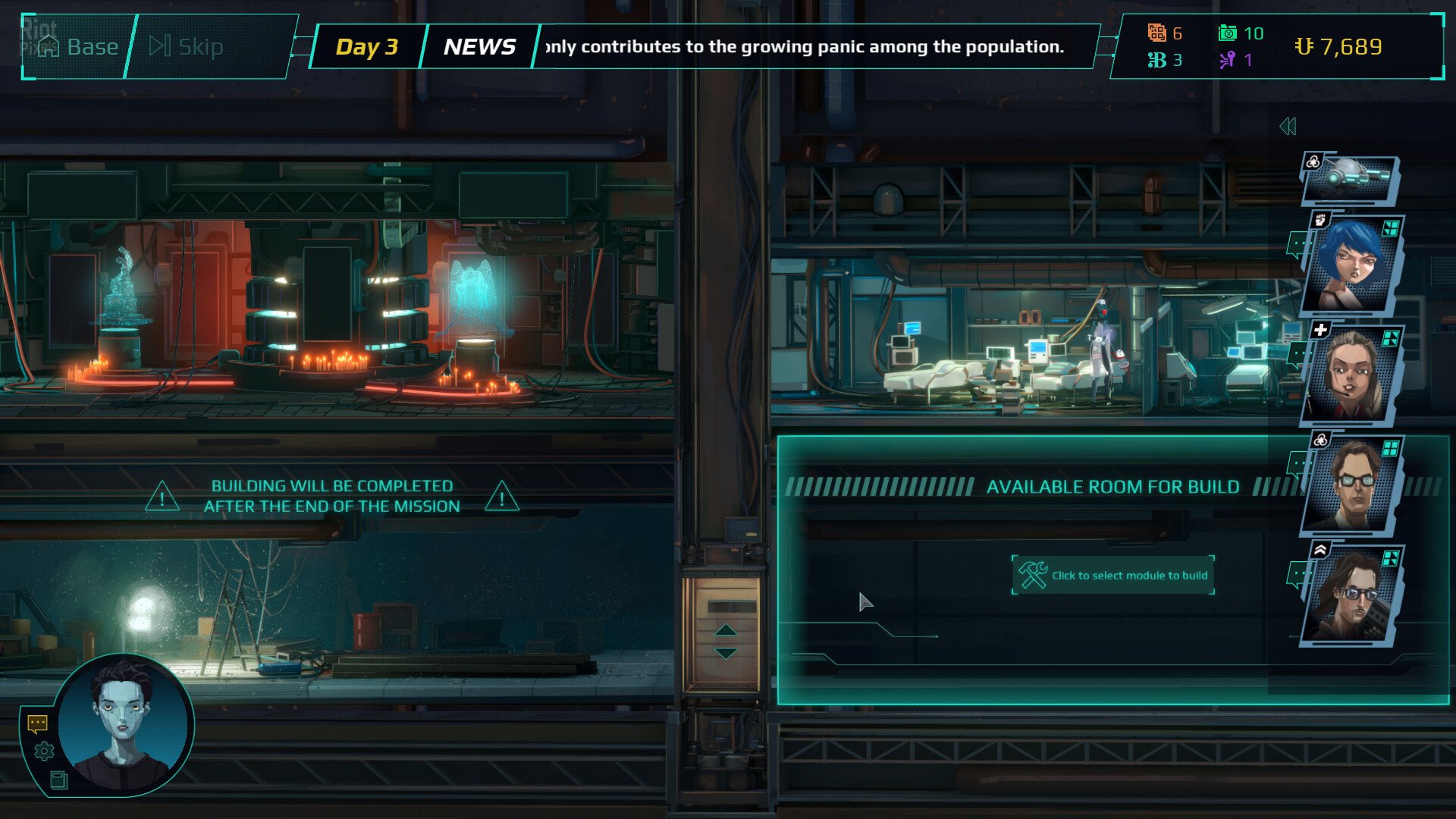Open settings with the gear icon
1456x819 pixels.
click(x=44, y=751)
